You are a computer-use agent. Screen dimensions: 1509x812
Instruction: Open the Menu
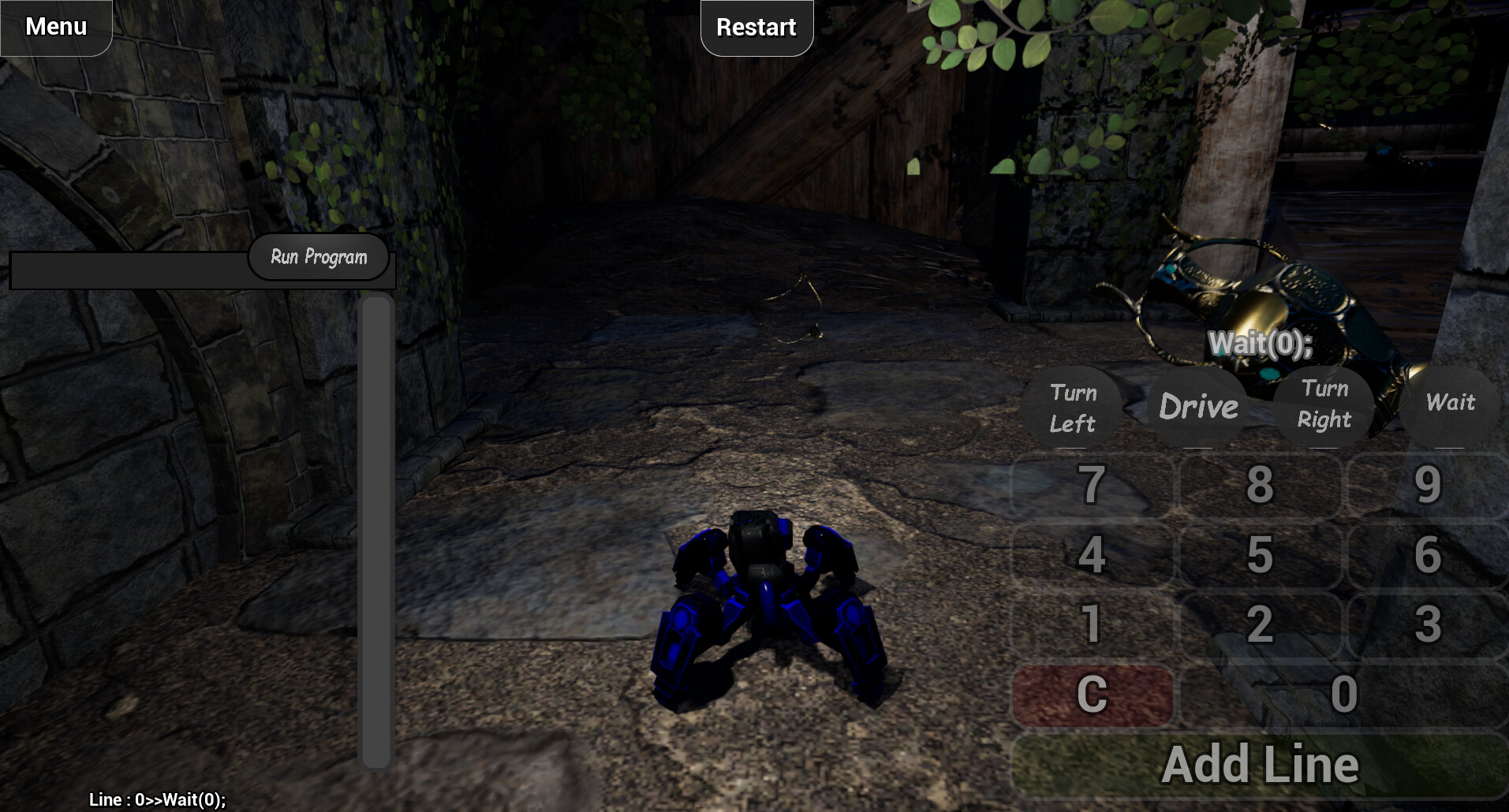(x=54, y=26)
